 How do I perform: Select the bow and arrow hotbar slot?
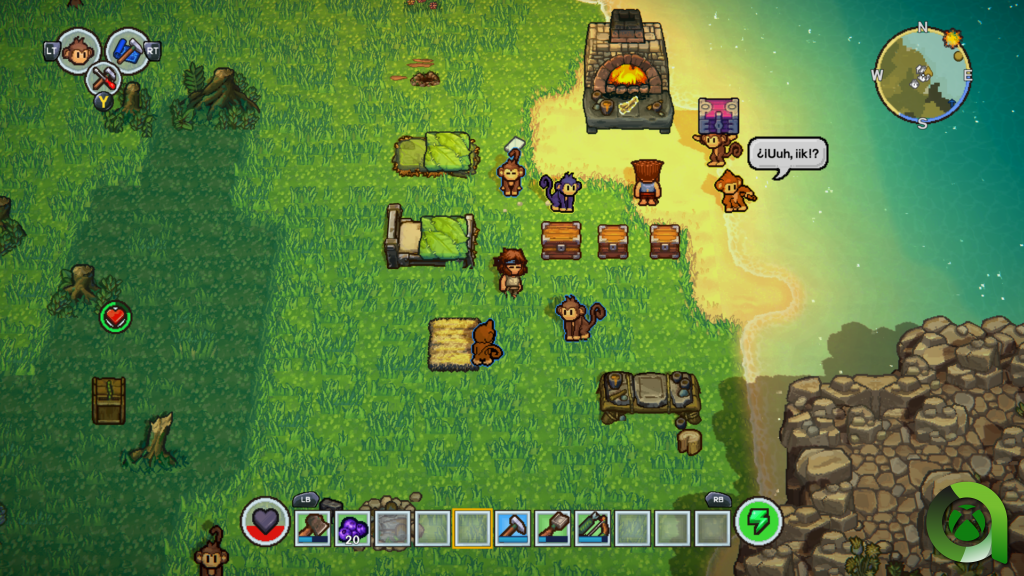pos(592,527)
